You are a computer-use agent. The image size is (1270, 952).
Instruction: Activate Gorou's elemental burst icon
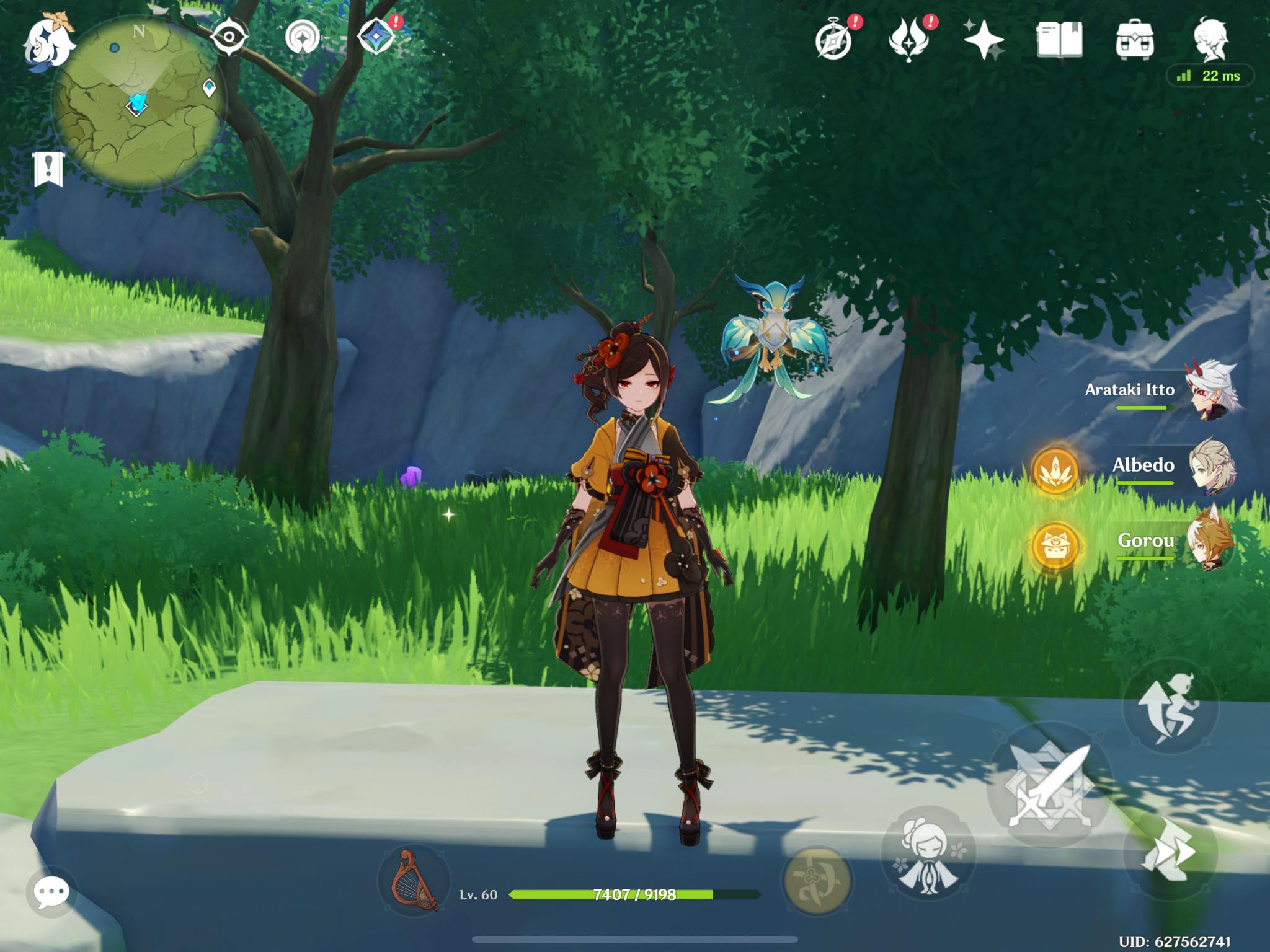pyautogui.click(x=1055, y=546)
